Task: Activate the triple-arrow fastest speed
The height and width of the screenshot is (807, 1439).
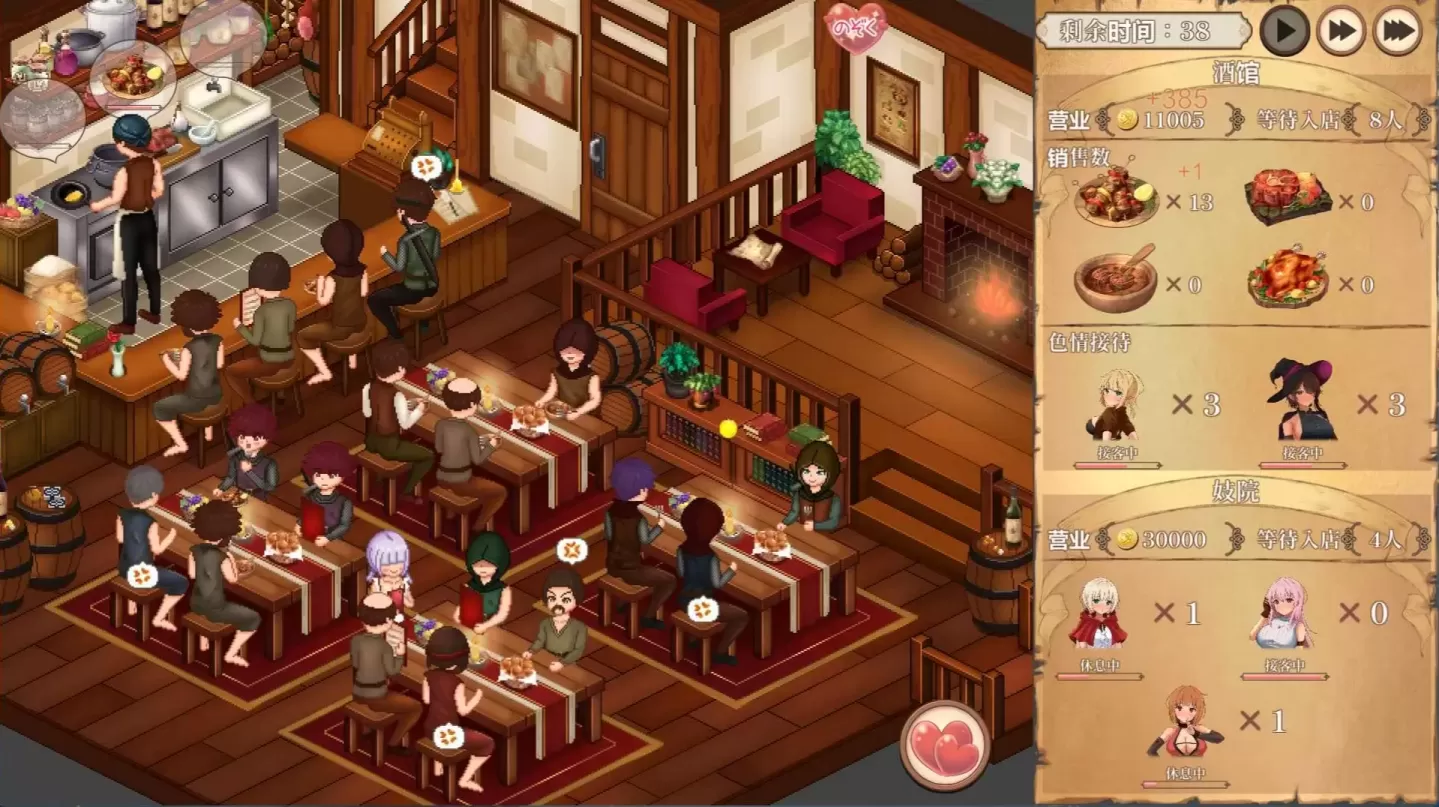Action: pos(1397,31)
